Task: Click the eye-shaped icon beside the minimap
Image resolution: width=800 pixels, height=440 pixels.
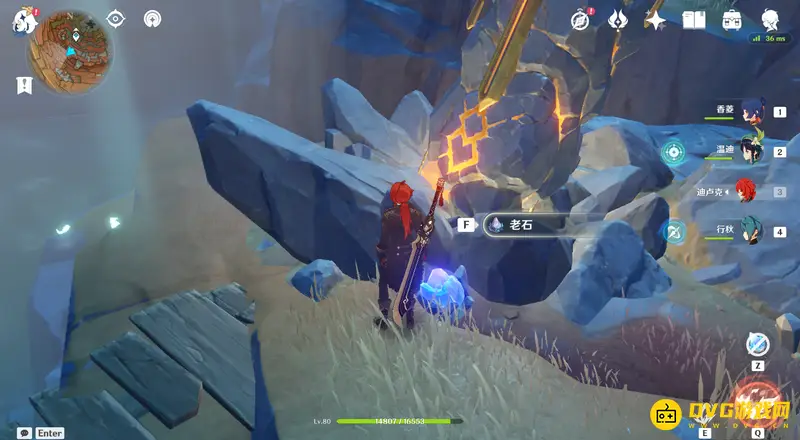Action: point(116,18)
